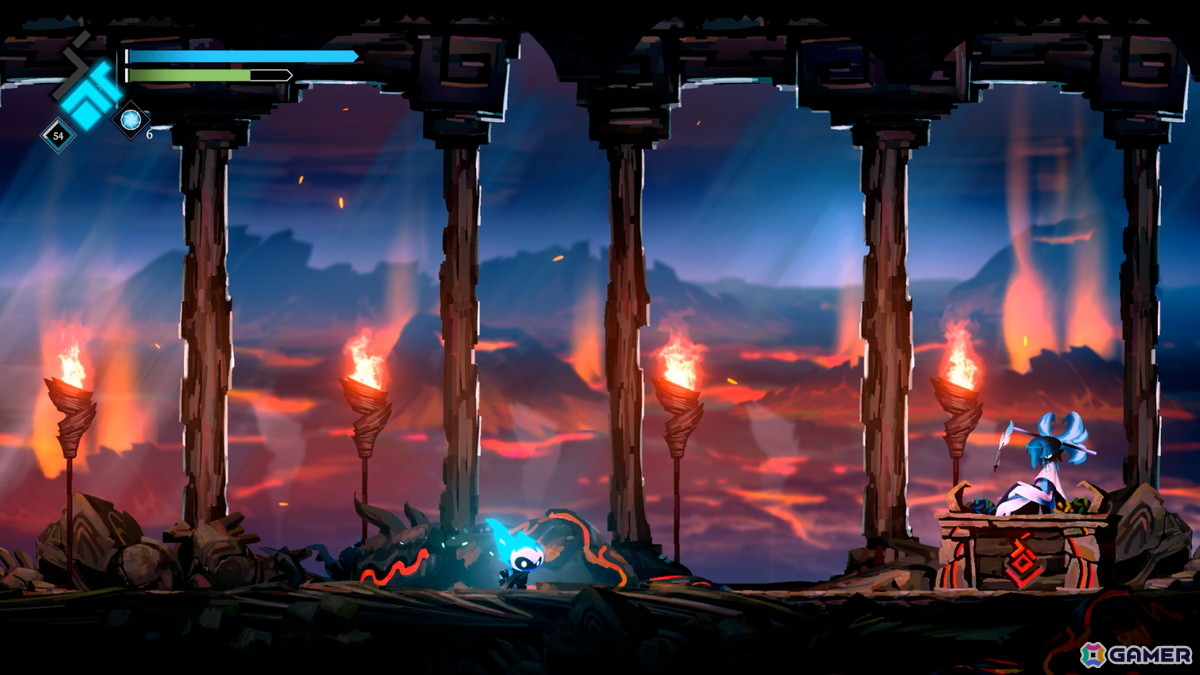Select the blue swirl orb item icon
1200x675 pixels.
(130, 120)
